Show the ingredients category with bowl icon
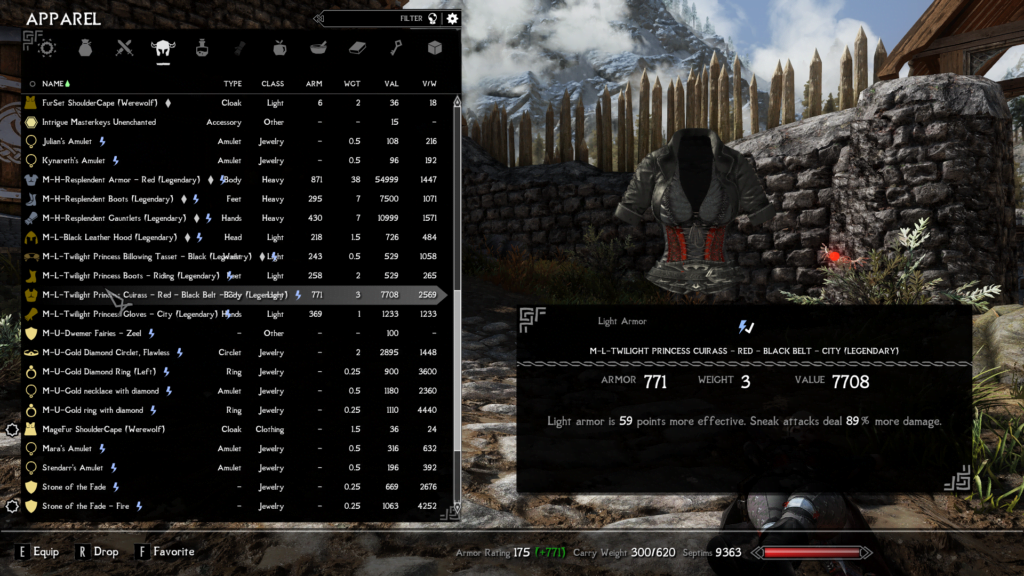 (x=318, y=47)
